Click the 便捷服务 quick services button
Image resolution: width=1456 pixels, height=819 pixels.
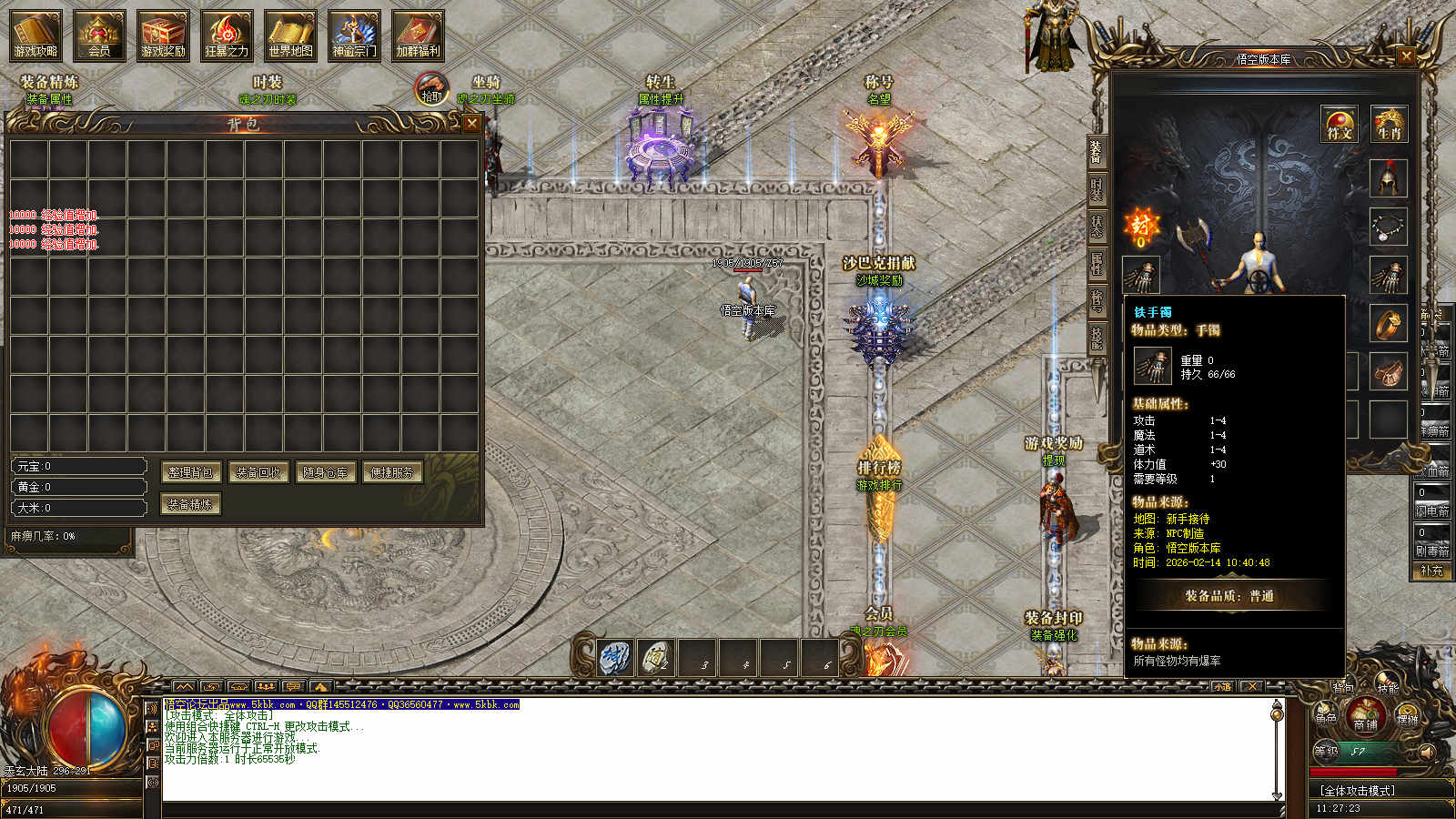[x=392, y=472]
